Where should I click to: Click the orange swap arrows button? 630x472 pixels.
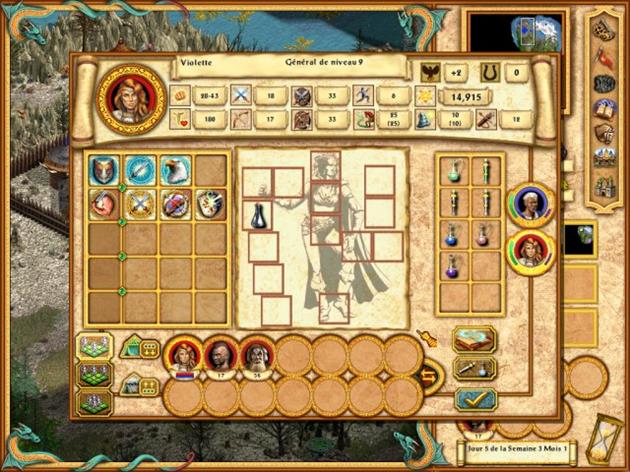pyautogui.click(x=429, y=377)
